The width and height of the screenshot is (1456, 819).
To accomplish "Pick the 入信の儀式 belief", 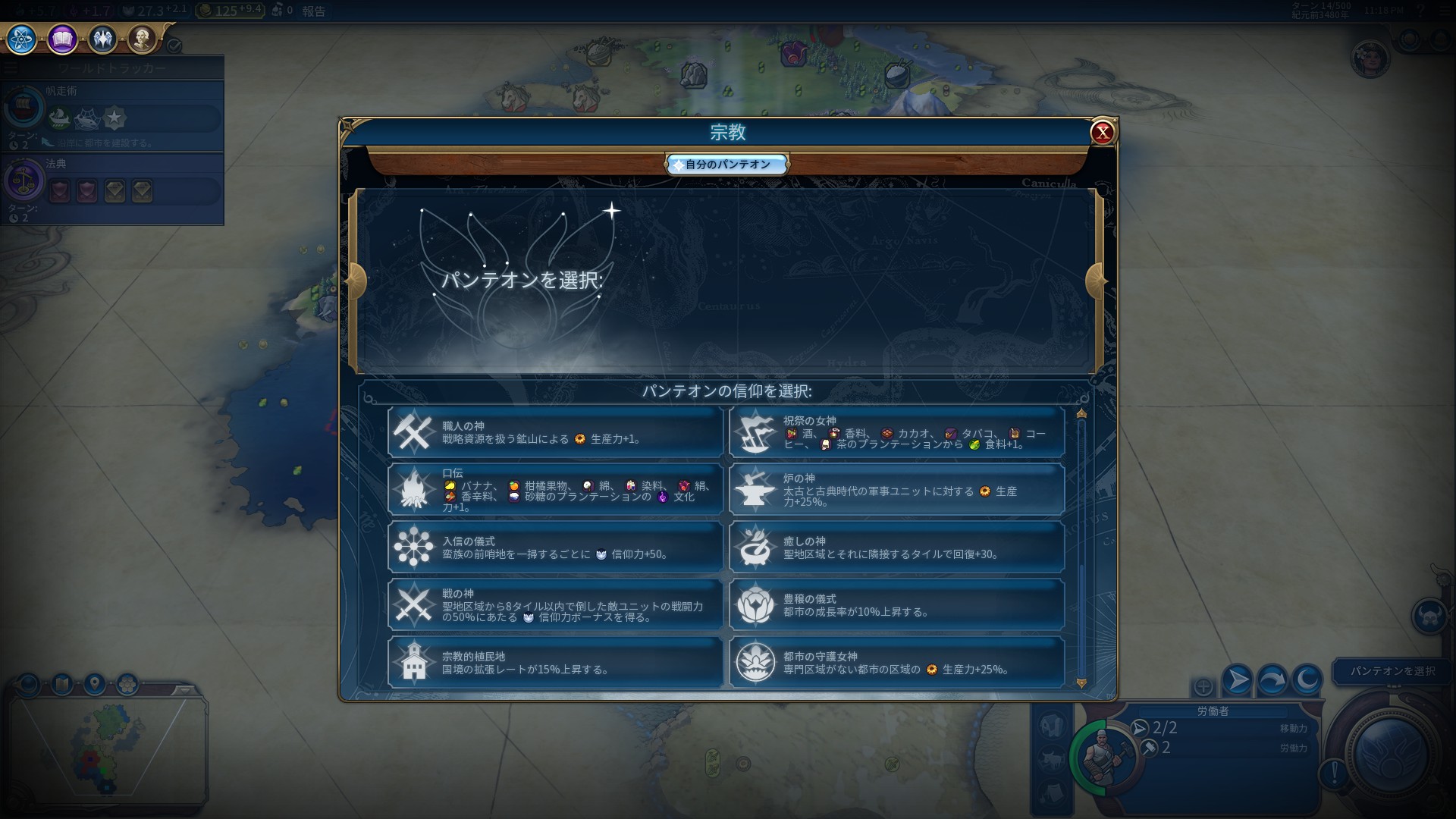I will point(555,548).
